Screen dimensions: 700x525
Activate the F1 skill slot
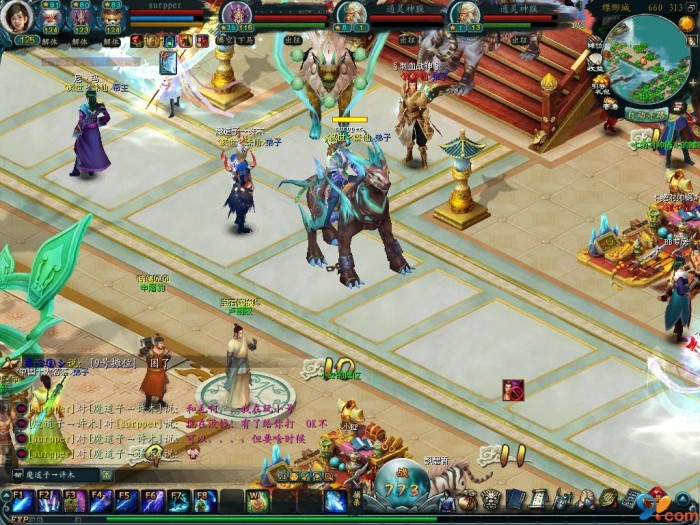click(x=21, y=499)
